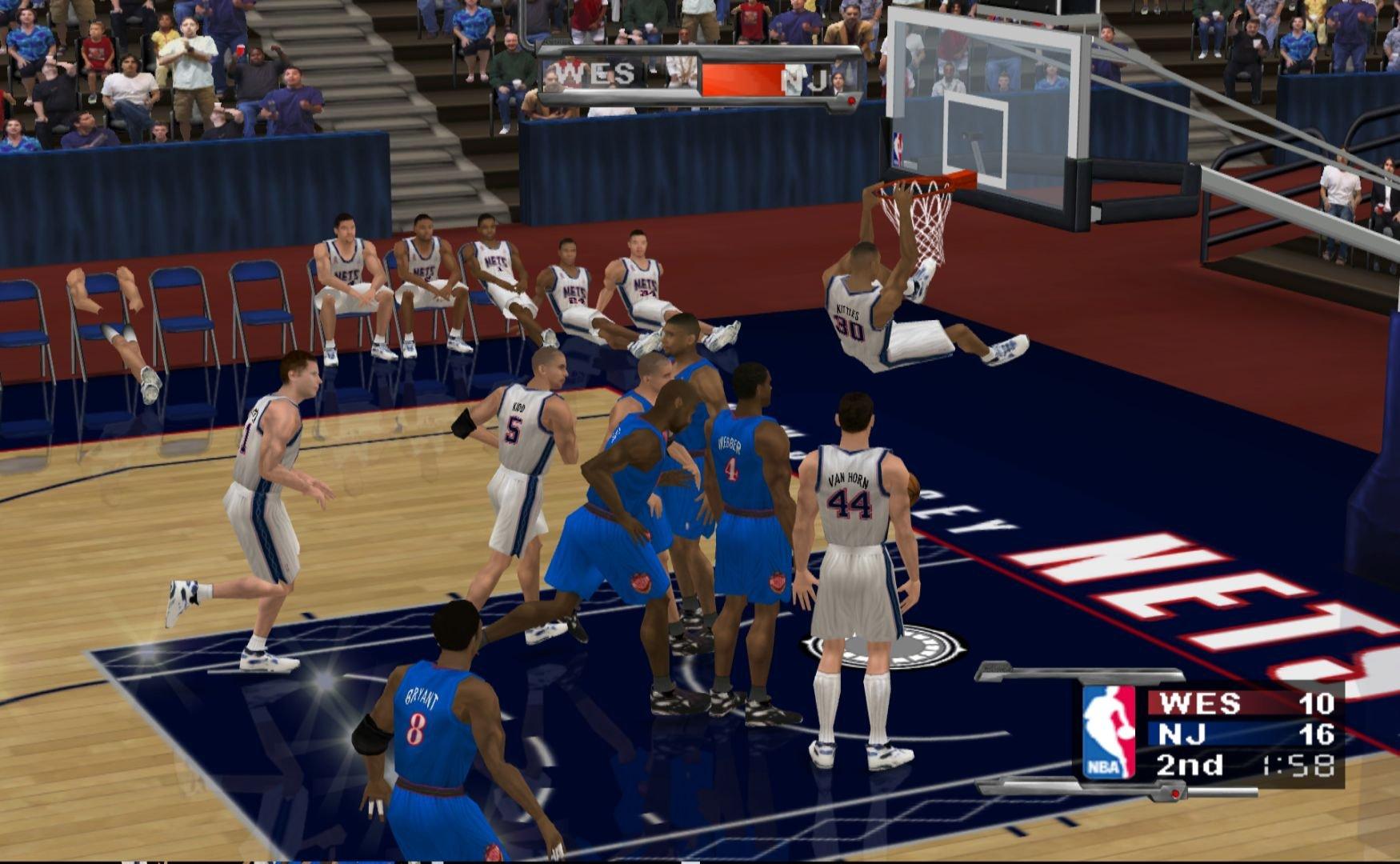Click the red light on the top scoreboard frame

coord(850,100)
